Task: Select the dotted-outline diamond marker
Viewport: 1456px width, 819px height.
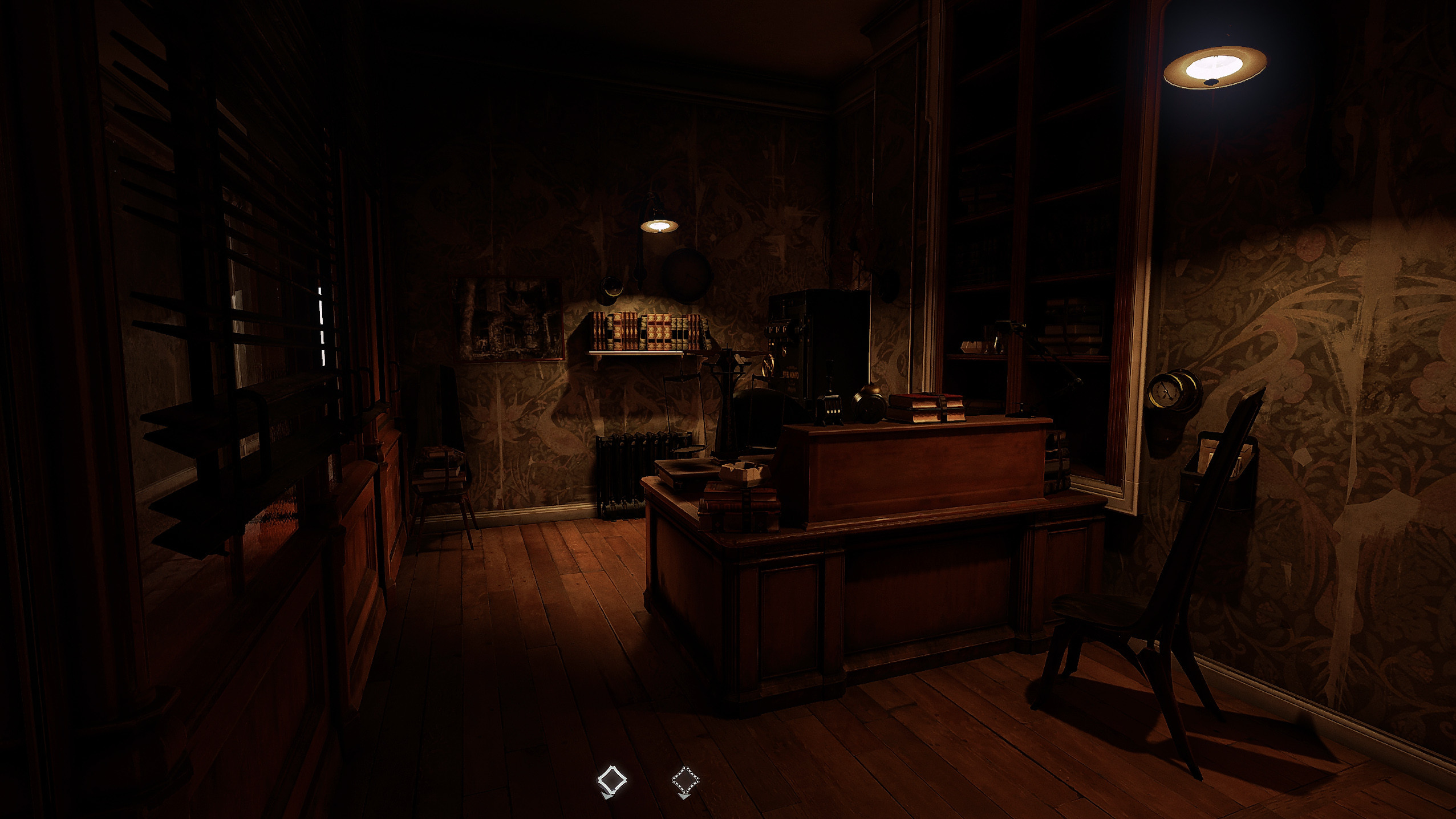Action: 685,780
